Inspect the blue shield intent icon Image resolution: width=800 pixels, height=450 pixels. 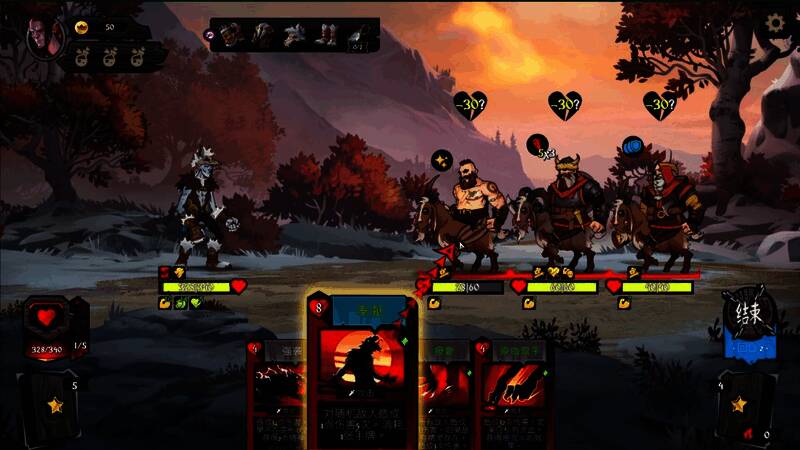(632, 147)
